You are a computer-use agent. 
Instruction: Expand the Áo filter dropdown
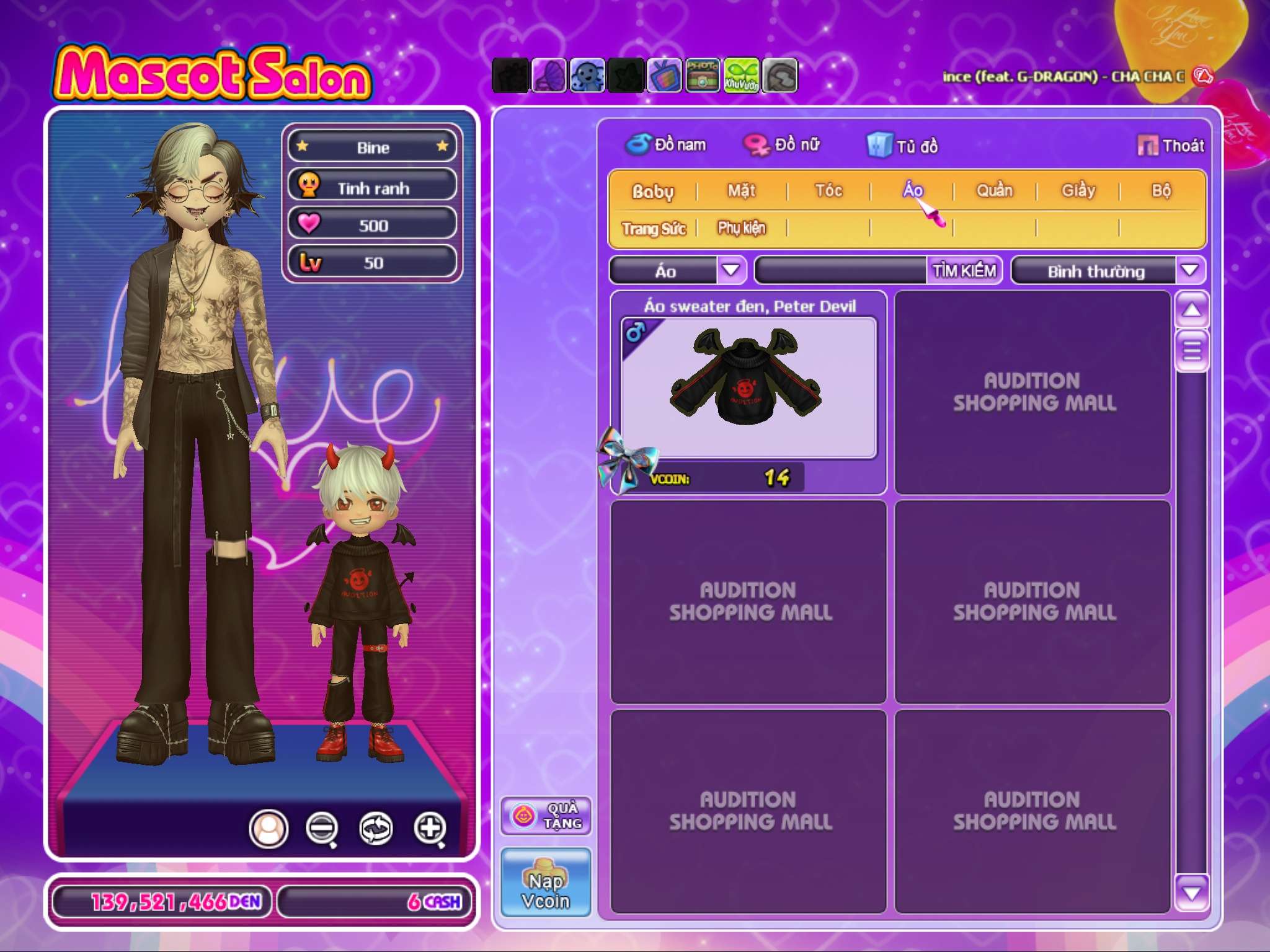click(731, 270)
